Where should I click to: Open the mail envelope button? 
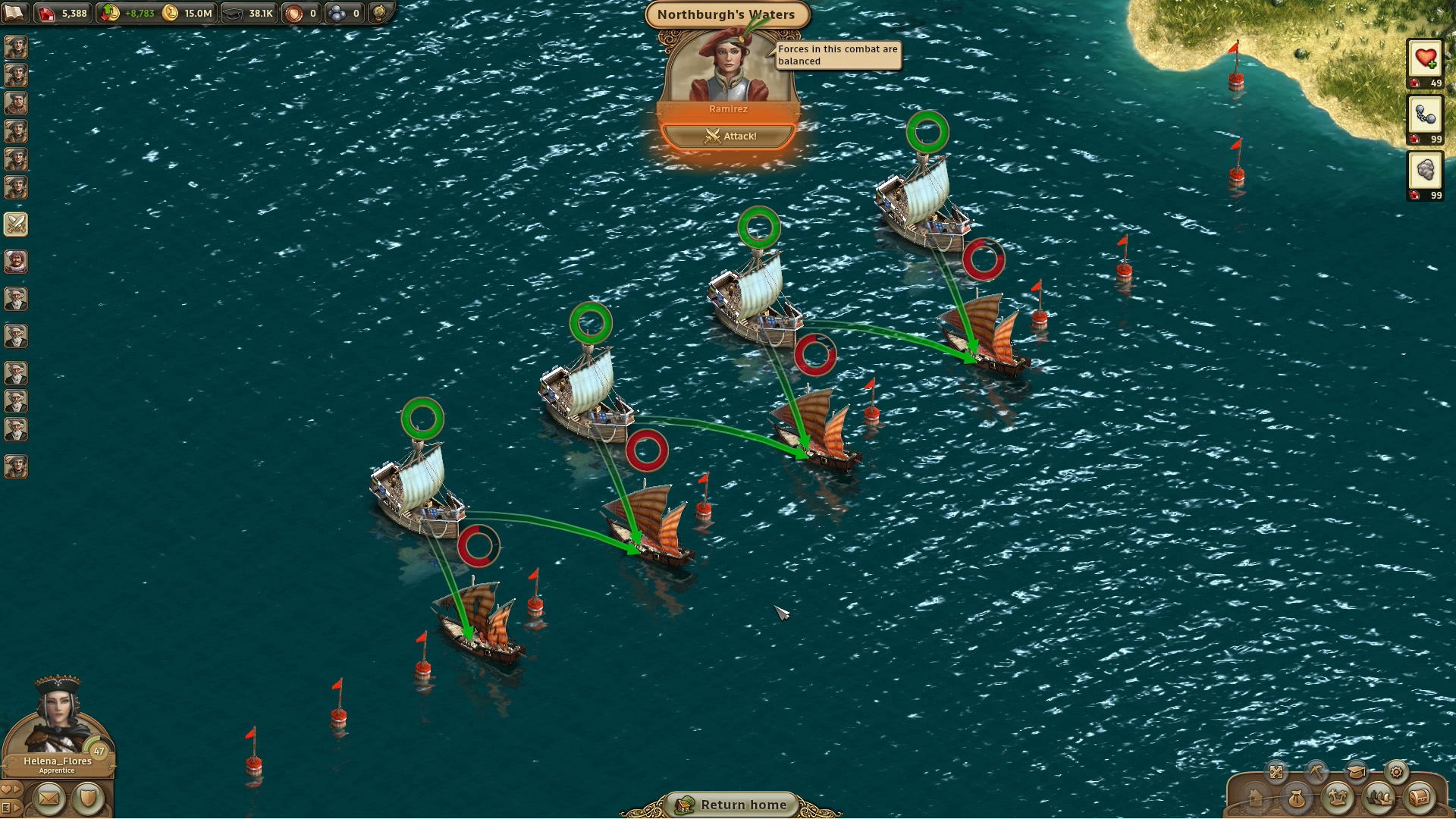point(49,799)
